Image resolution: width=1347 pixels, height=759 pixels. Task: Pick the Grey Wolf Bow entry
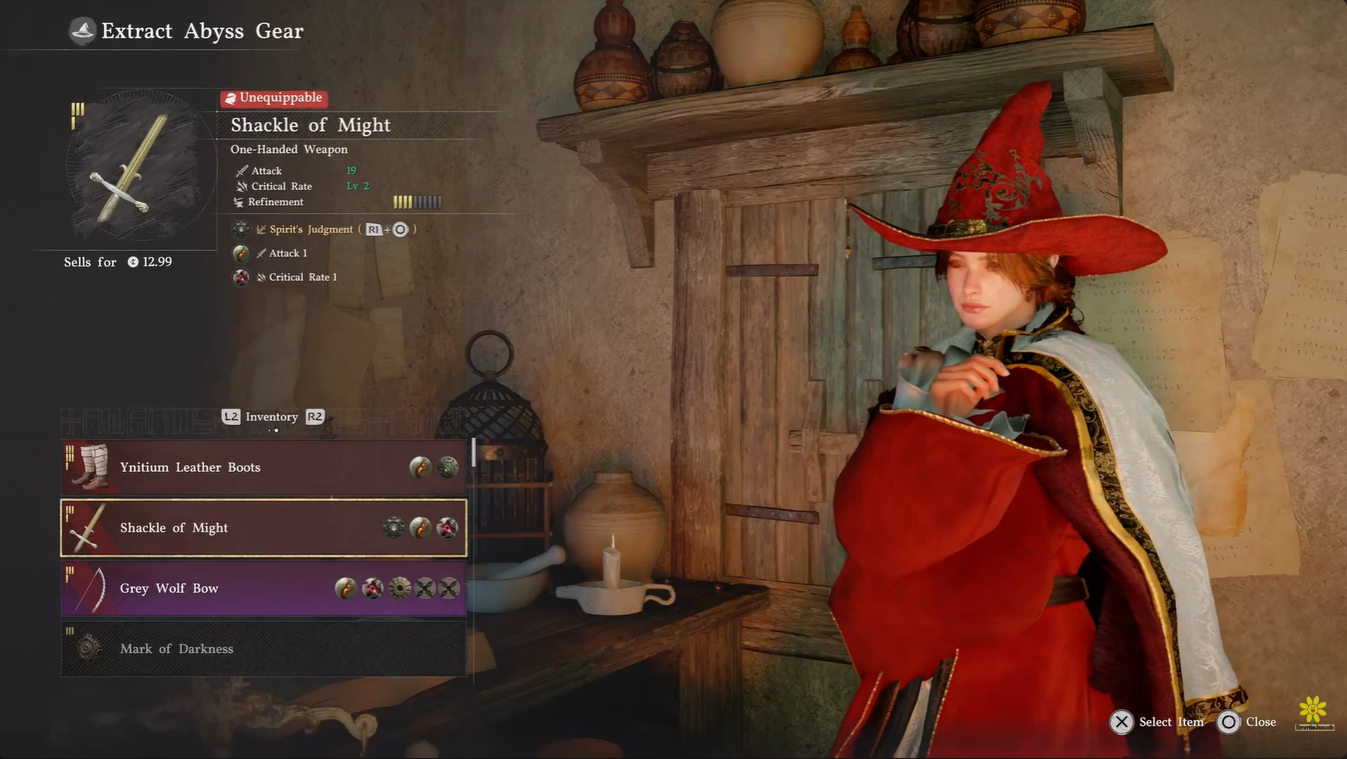[263, 588]
